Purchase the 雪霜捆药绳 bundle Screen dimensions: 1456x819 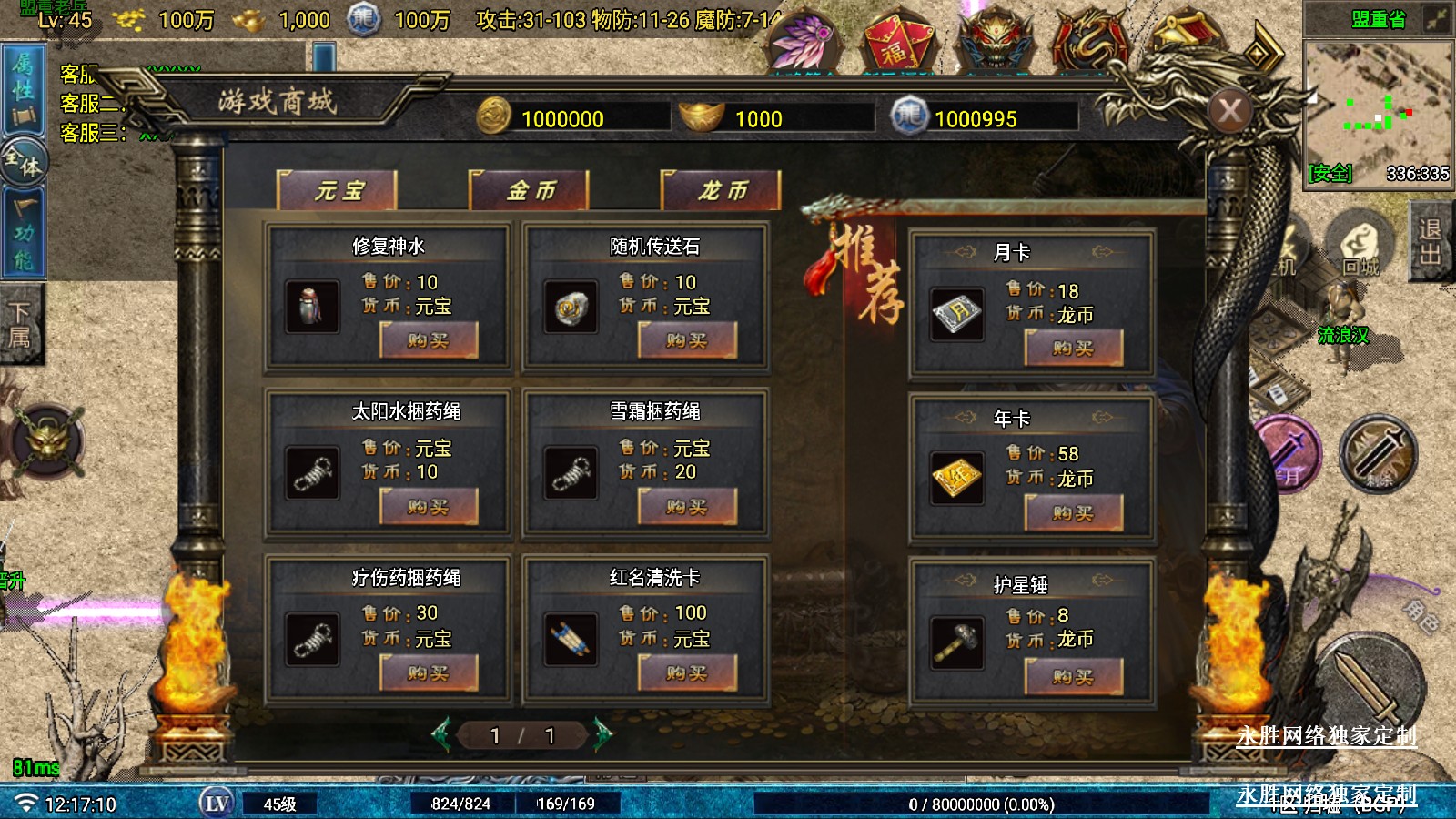click(687, 507)
